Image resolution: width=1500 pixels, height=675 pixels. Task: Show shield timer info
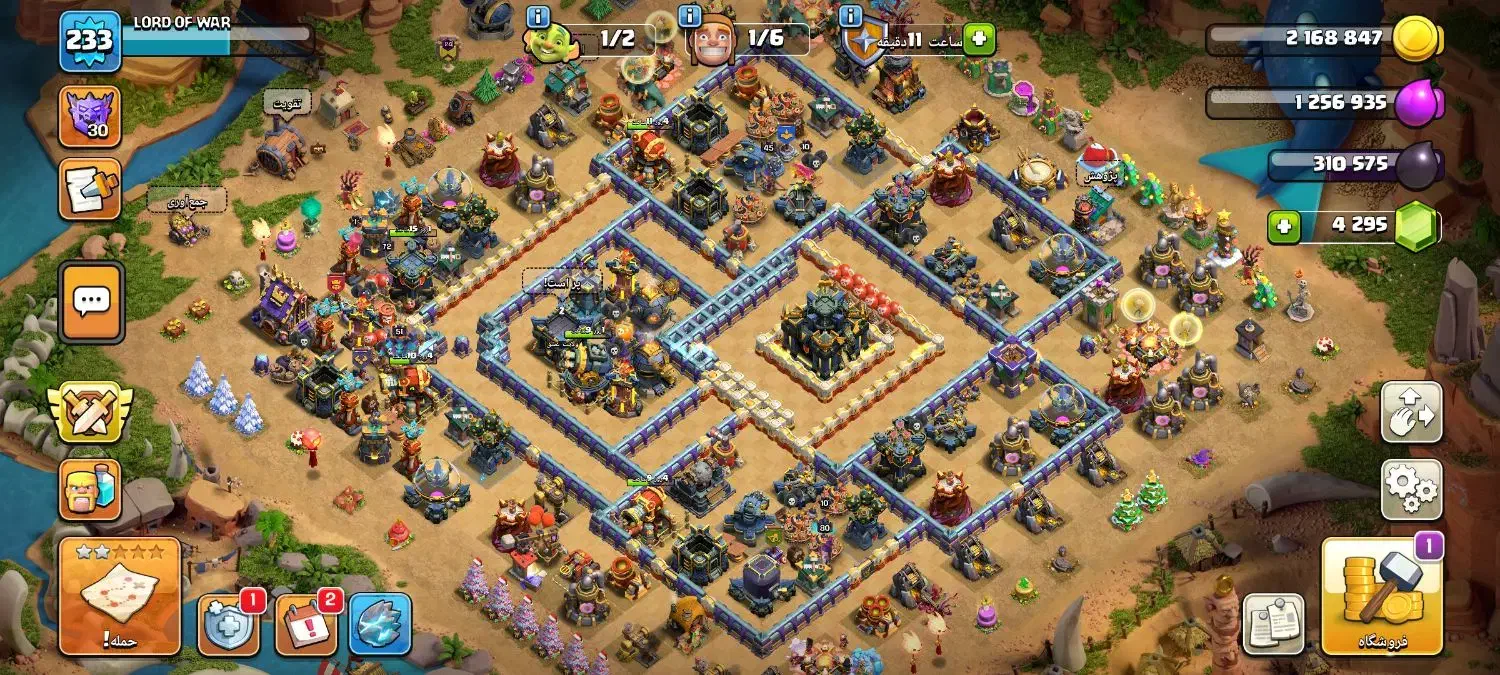click(x=851, y=16)
